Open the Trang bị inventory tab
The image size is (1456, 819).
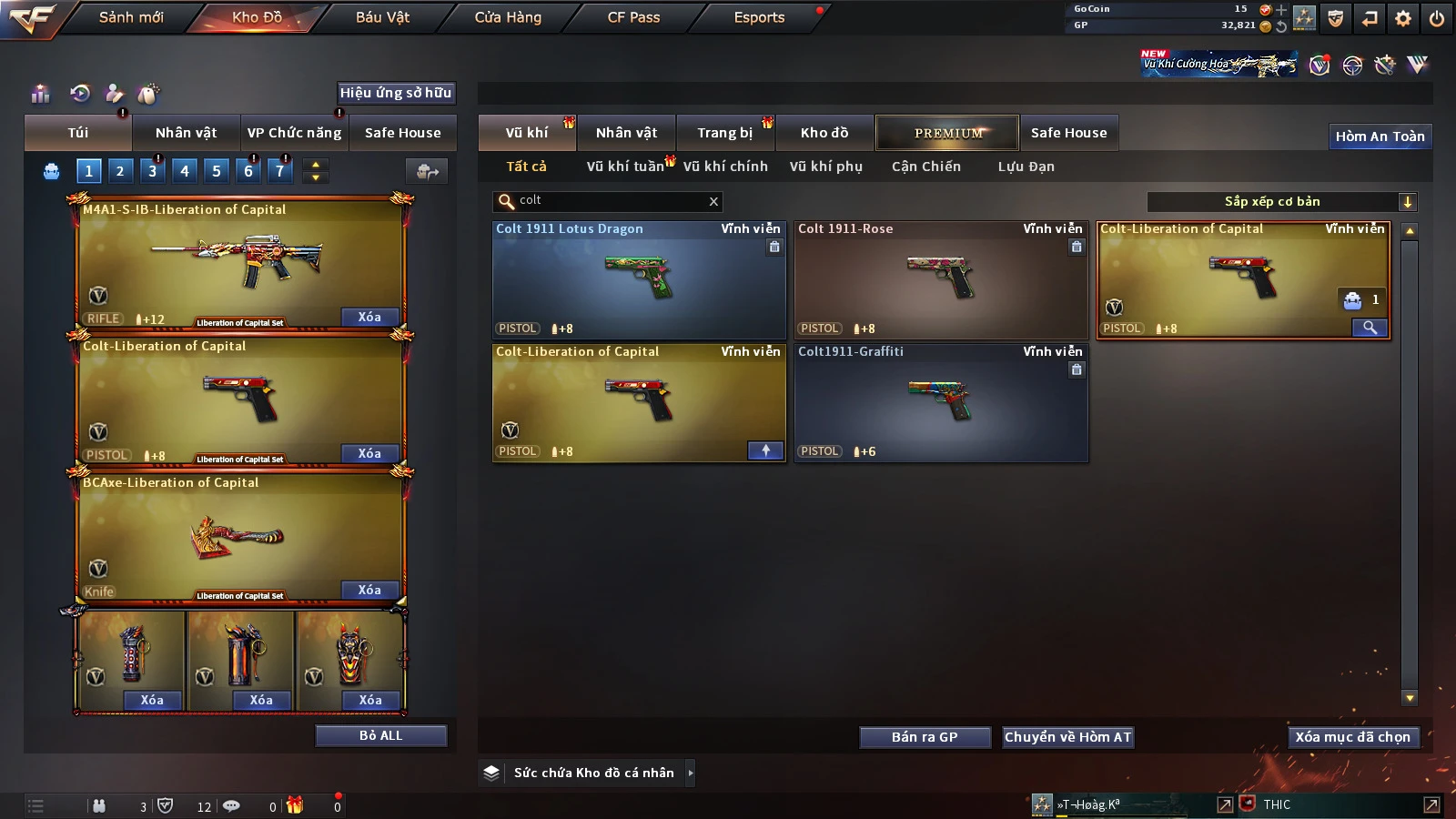click(x=724, y=133)
